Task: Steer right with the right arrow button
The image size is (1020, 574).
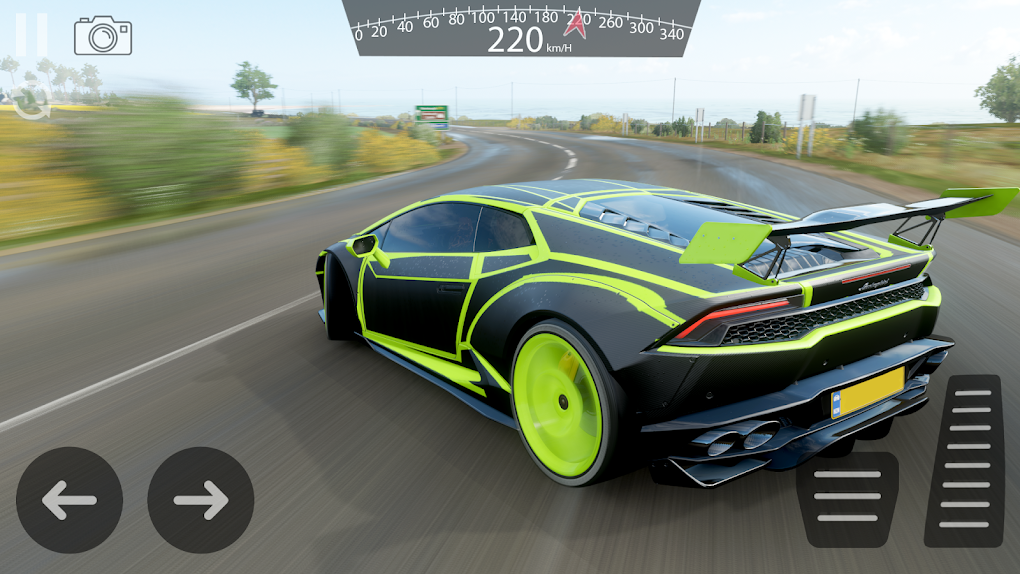Action: pyautogui.click(x=201, y=500)
